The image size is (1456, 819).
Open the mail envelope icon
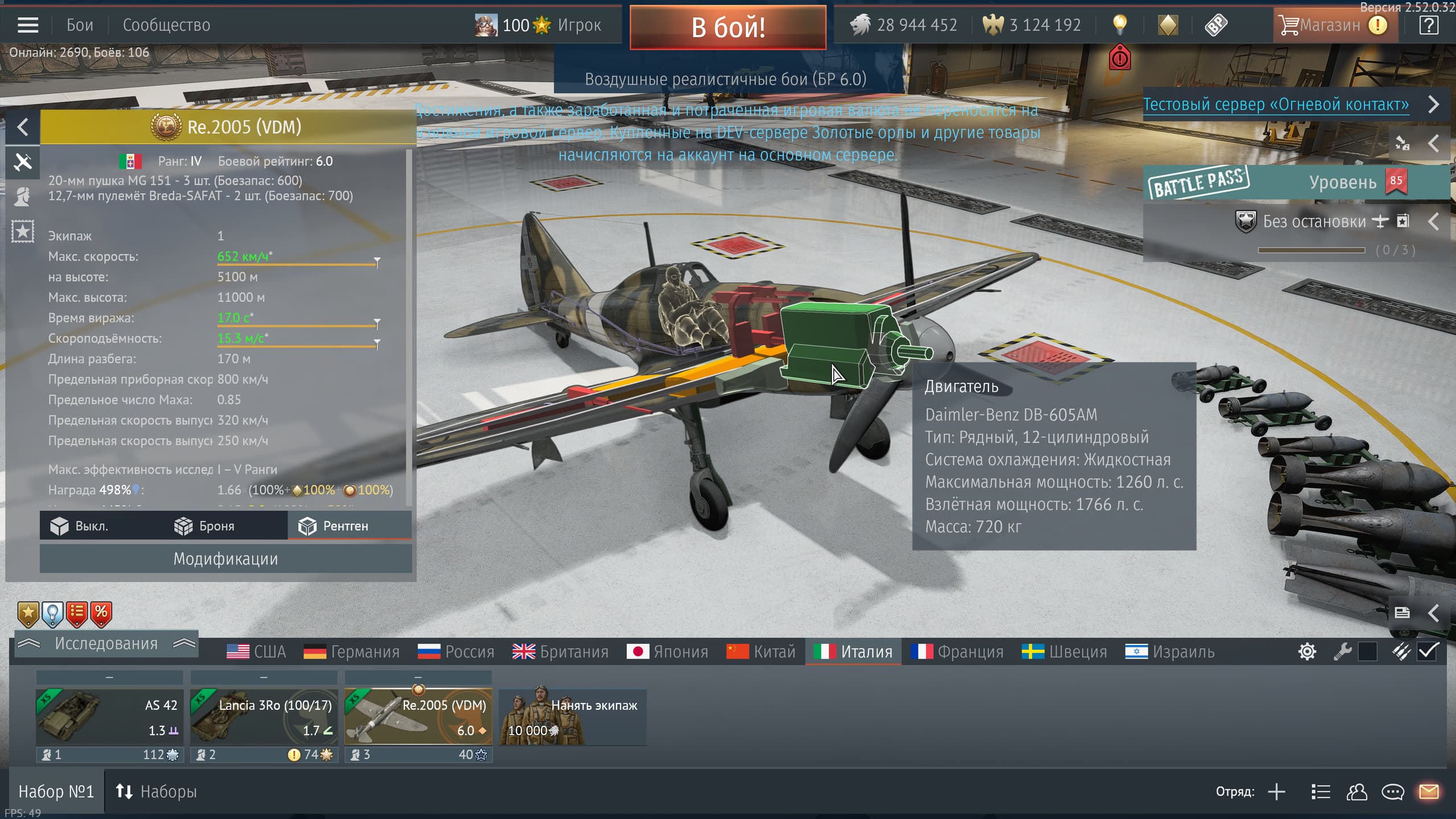point(1429,792)
